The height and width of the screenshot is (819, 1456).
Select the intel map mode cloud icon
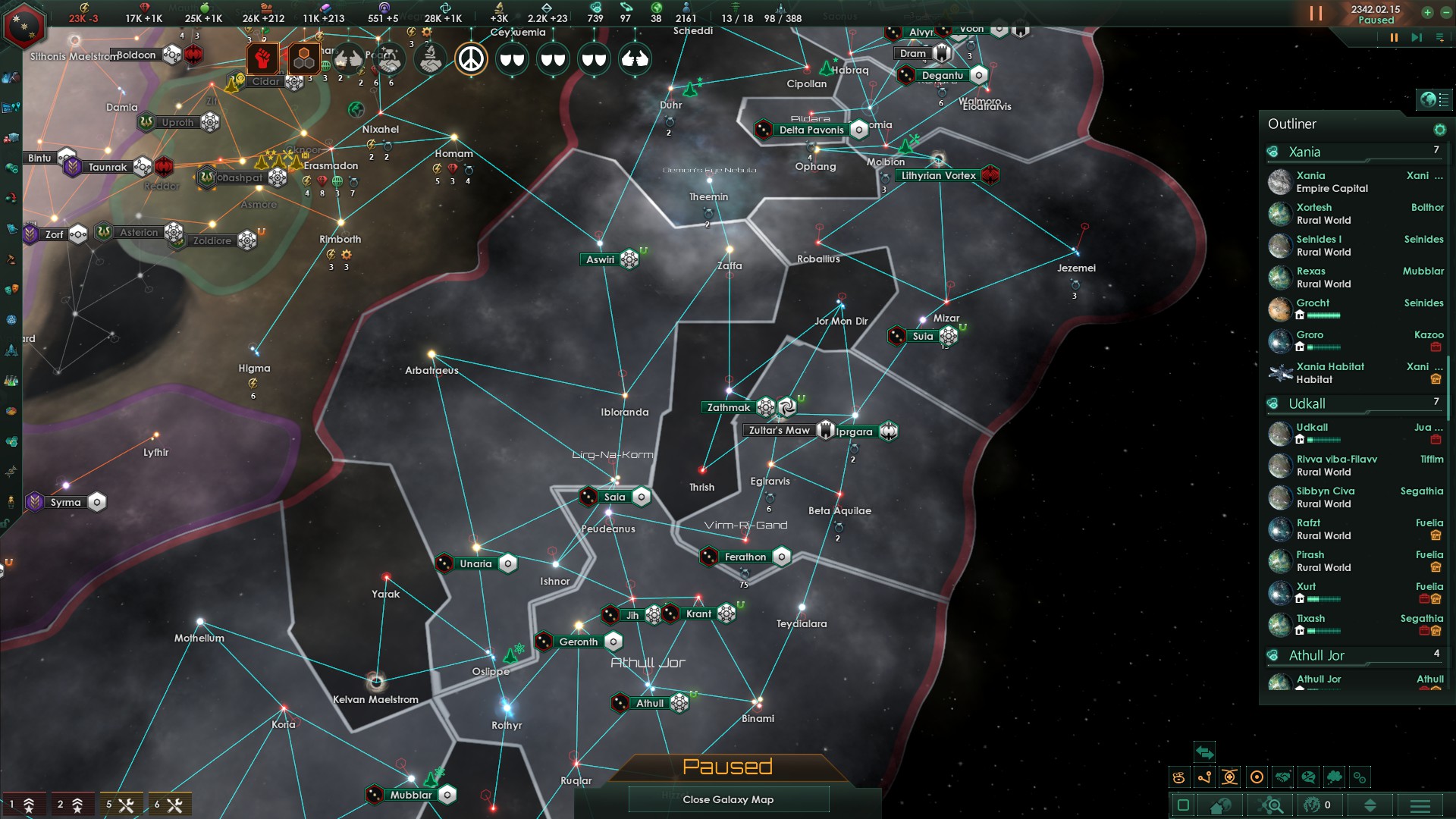(1334, 777)
